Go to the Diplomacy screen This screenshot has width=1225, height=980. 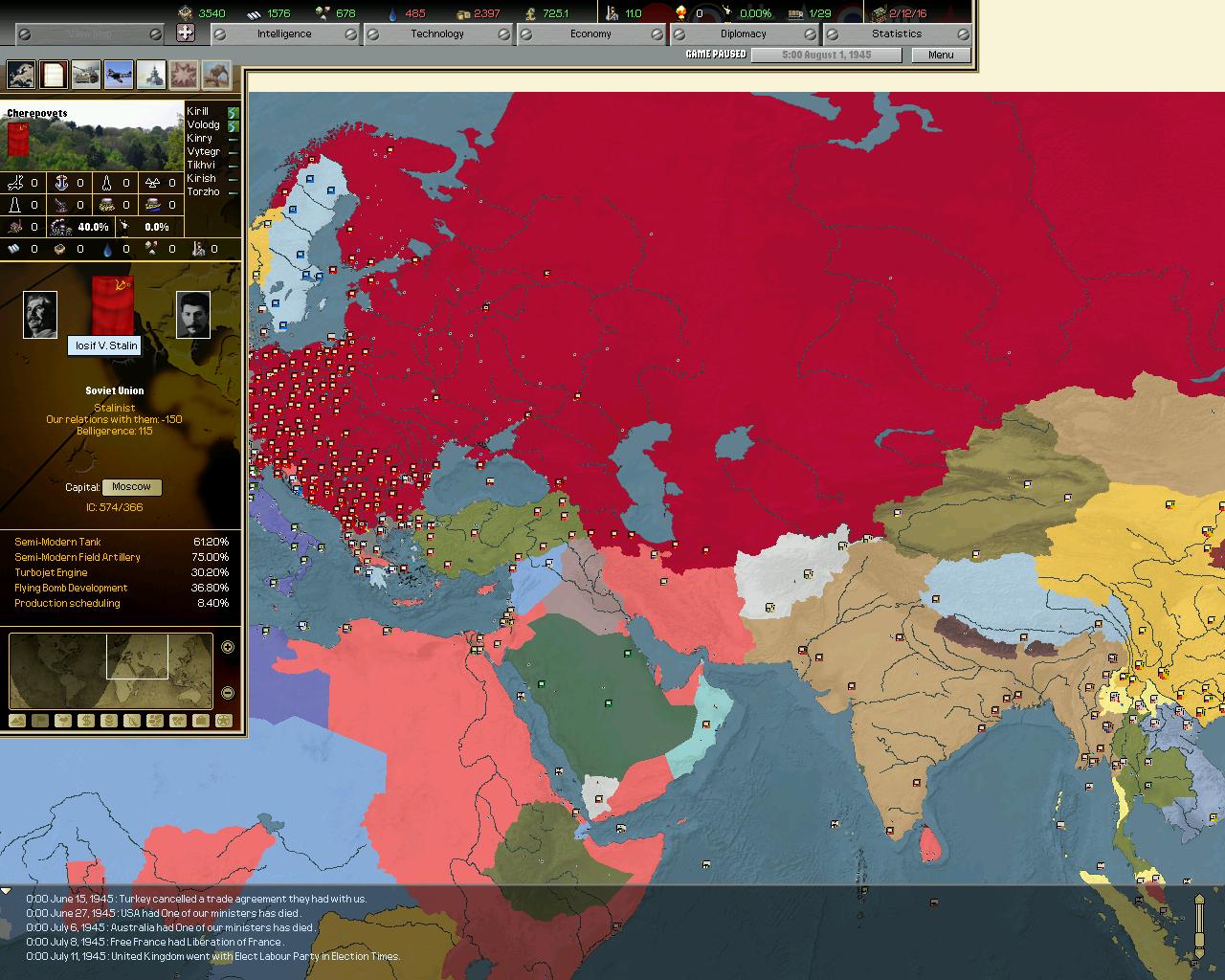click(743, 33)
